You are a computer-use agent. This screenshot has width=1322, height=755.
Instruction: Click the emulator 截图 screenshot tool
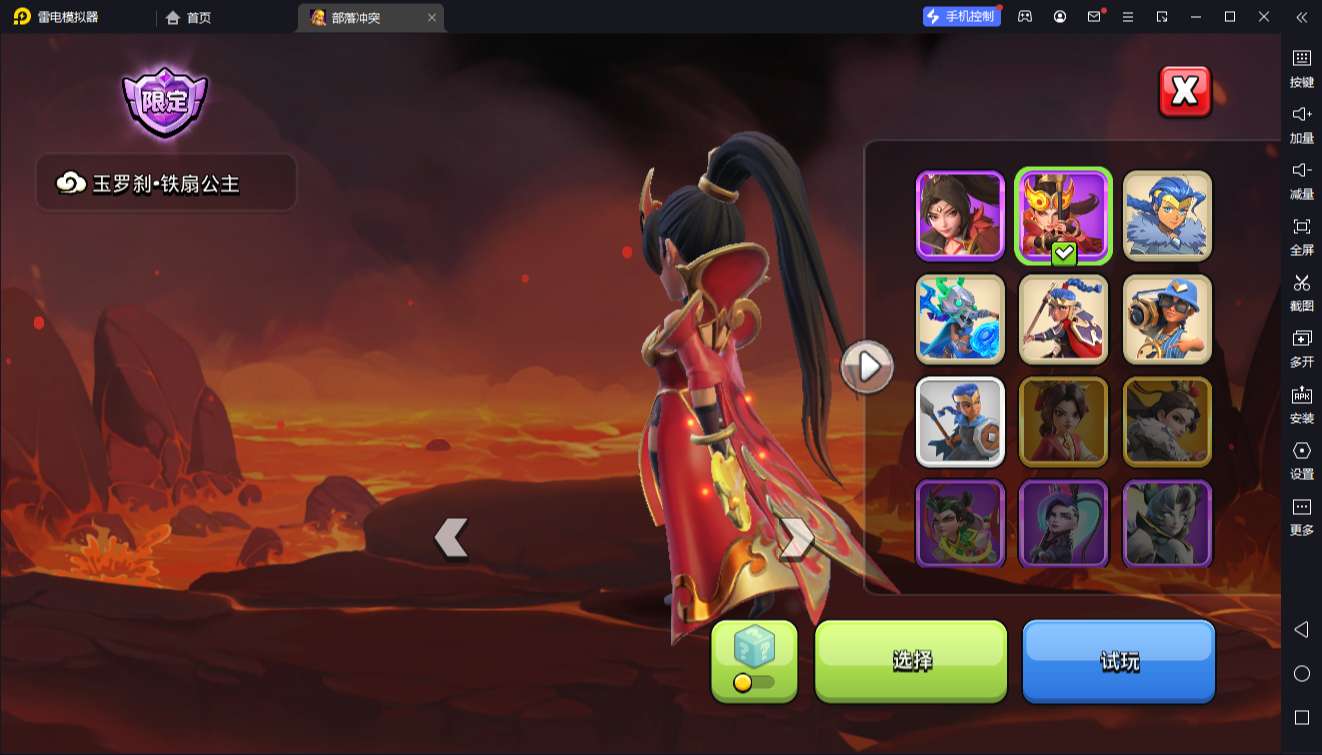point(1301,292)
